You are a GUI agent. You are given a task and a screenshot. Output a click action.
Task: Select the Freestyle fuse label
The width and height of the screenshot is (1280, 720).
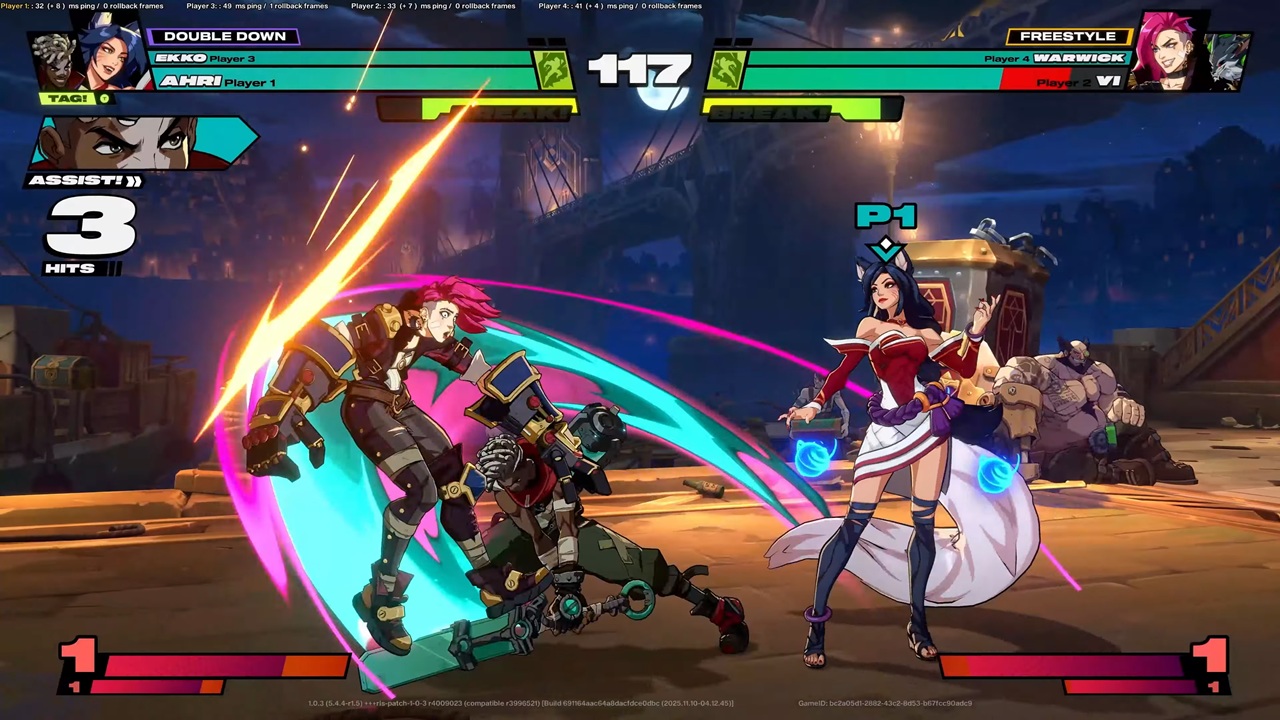1068,36
